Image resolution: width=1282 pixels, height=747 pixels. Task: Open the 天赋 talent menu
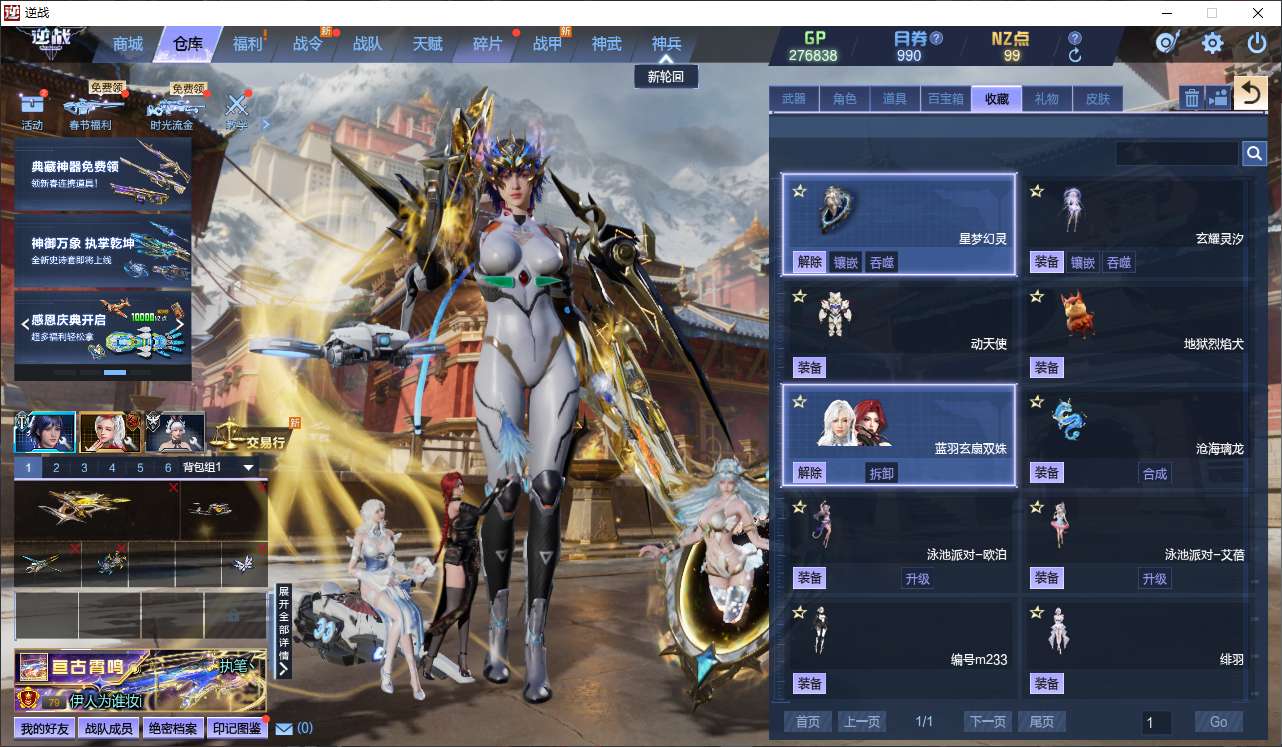(x=427, y=44)
